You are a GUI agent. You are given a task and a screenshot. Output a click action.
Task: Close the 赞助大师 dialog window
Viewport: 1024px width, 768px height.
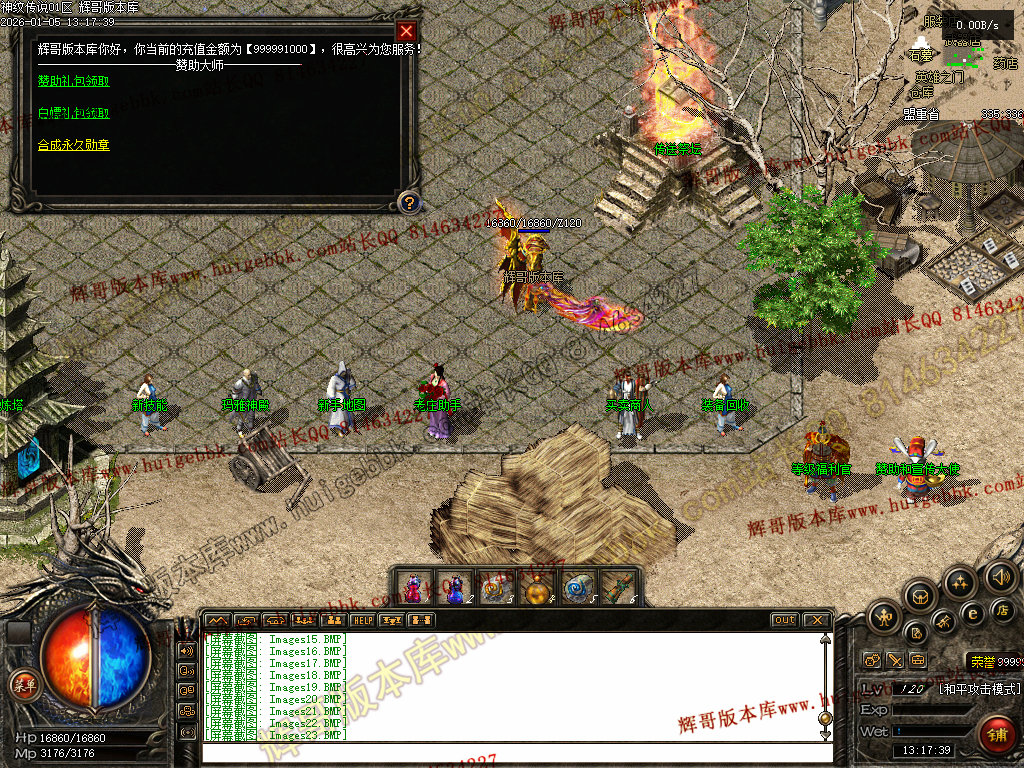[x=406, y=30]
